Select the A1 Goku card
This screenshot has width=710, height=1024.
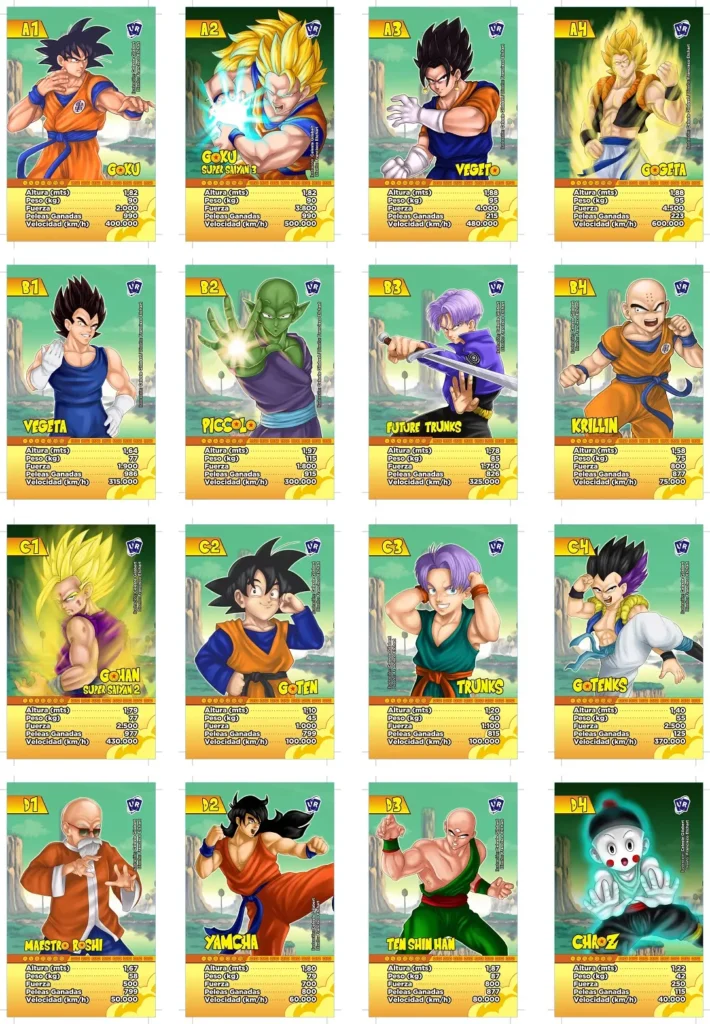[81, 124]
